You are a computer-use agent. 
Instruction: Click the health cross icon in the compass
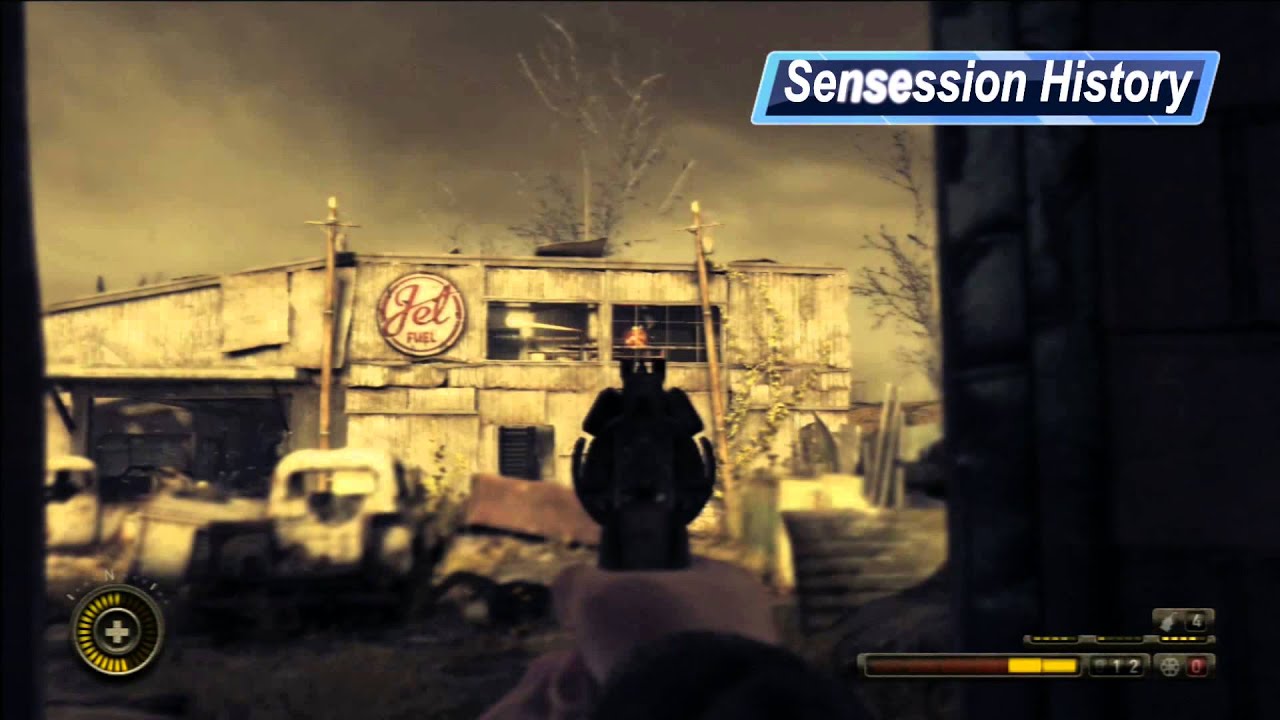click(x=117, y=631)
